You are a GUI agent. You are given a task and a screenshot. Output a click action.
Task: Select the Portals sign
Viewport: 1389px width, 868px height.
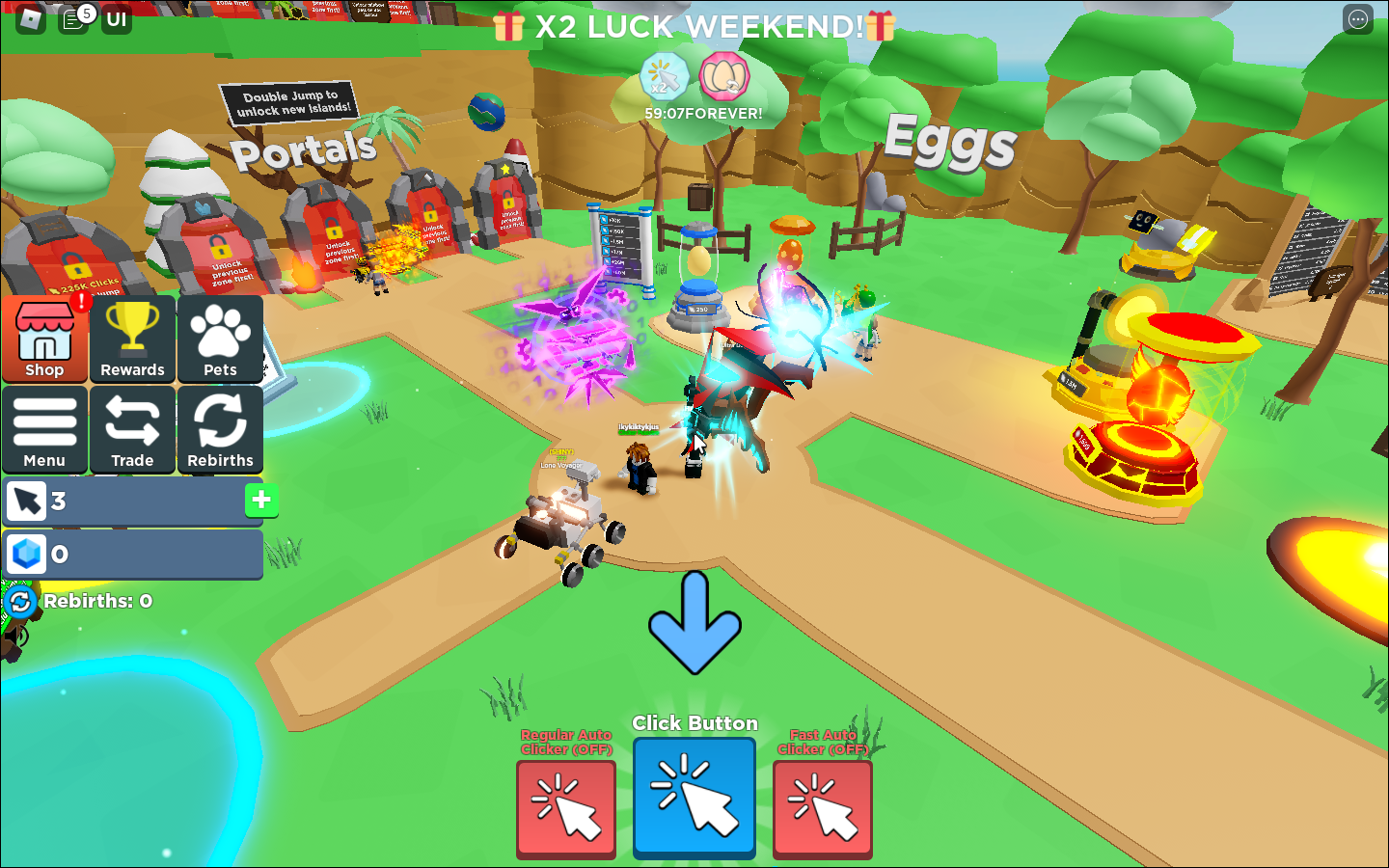coord(304,149)
